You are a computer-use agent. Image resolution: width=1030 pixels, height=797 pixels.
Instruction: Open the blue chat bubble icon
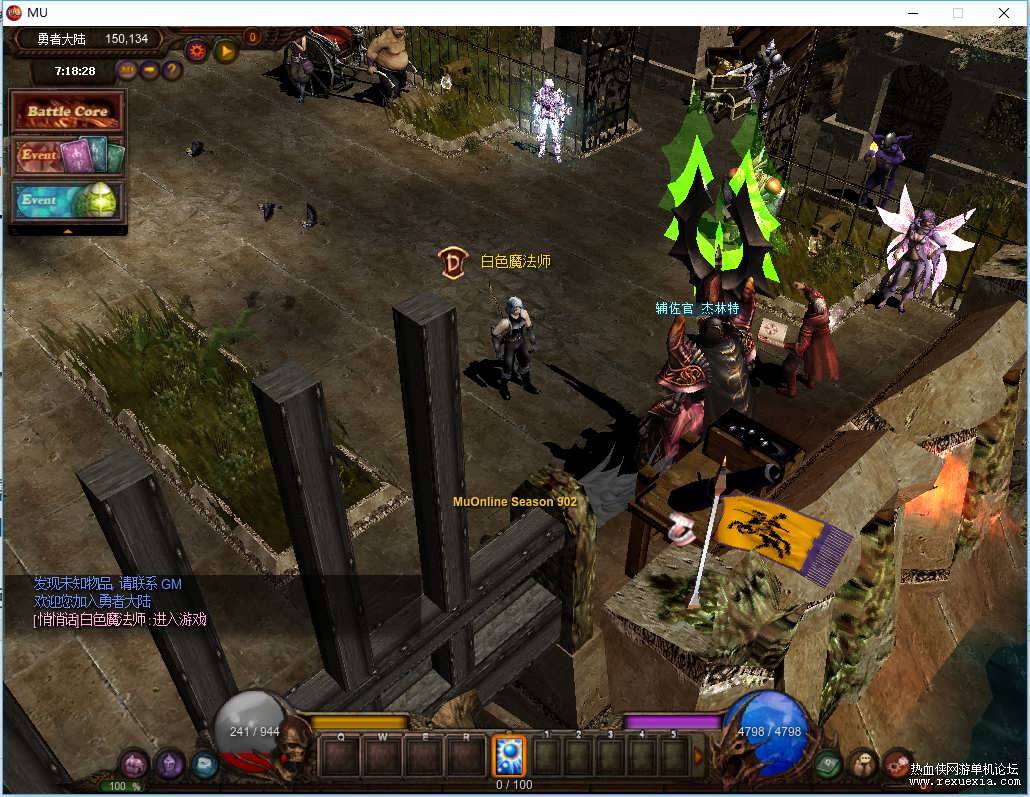coord(203,765)
